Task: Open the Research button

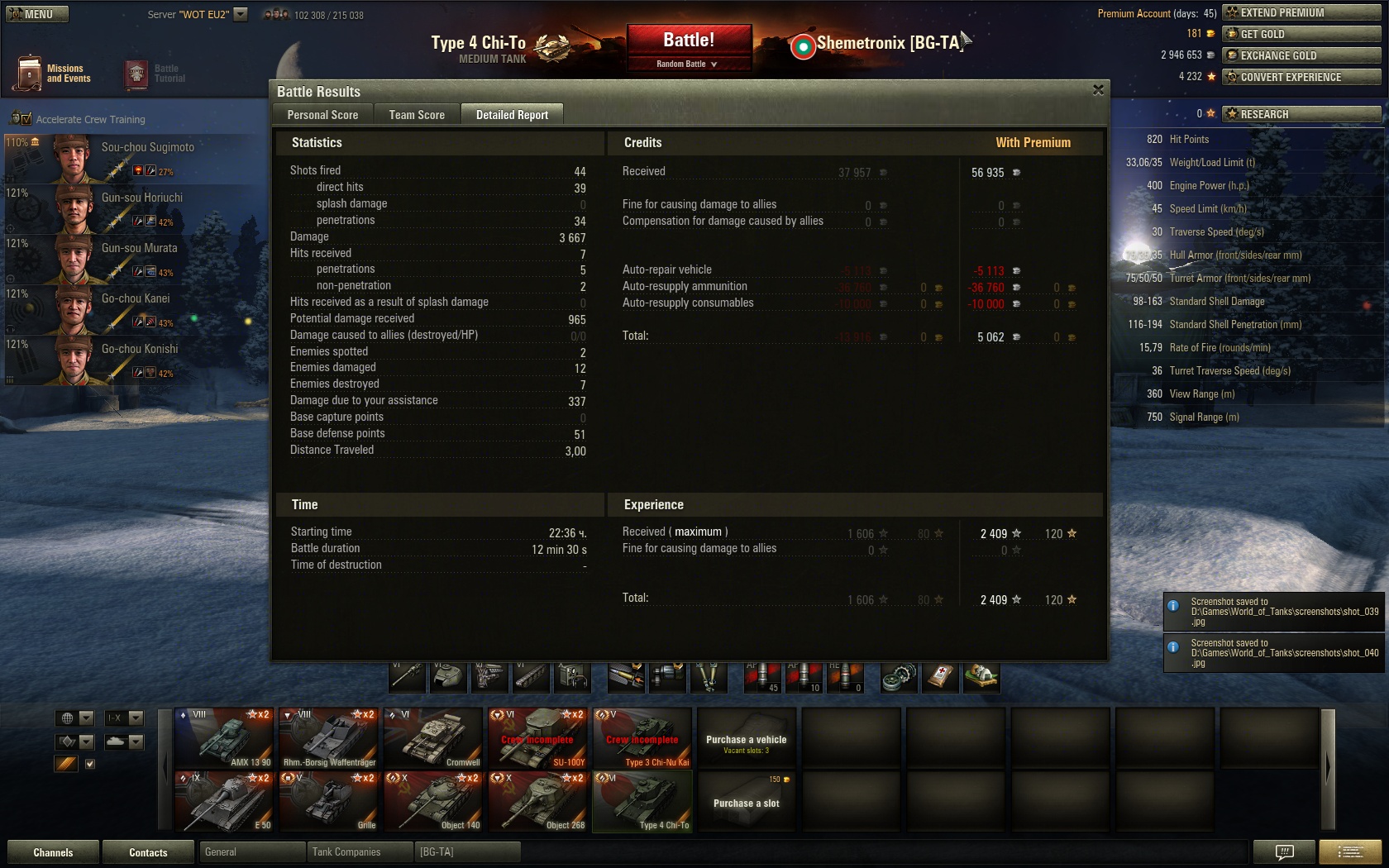Action: [1301, 114]
